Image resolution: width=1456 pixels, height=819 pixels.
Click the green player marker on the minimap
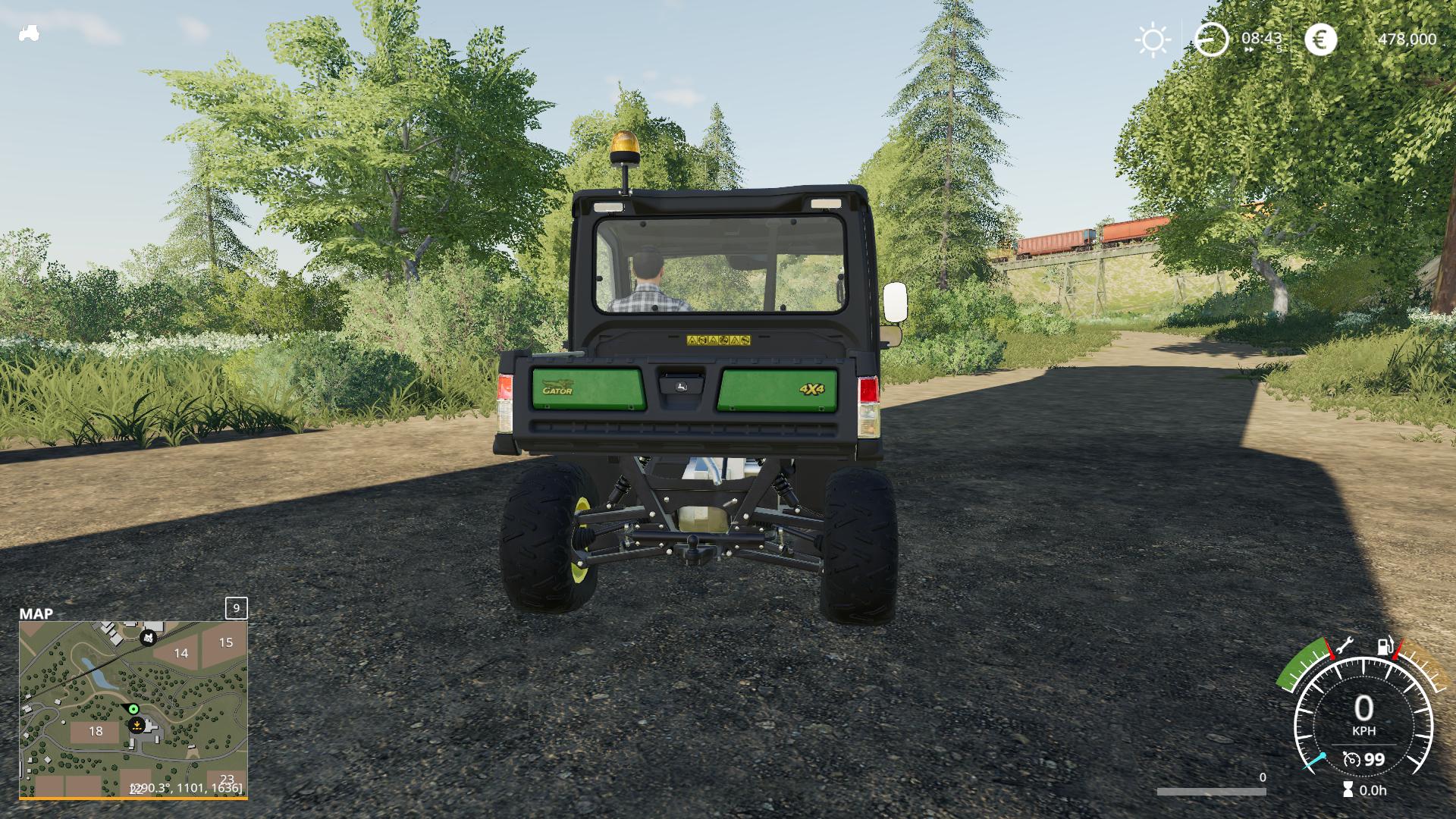133,709
